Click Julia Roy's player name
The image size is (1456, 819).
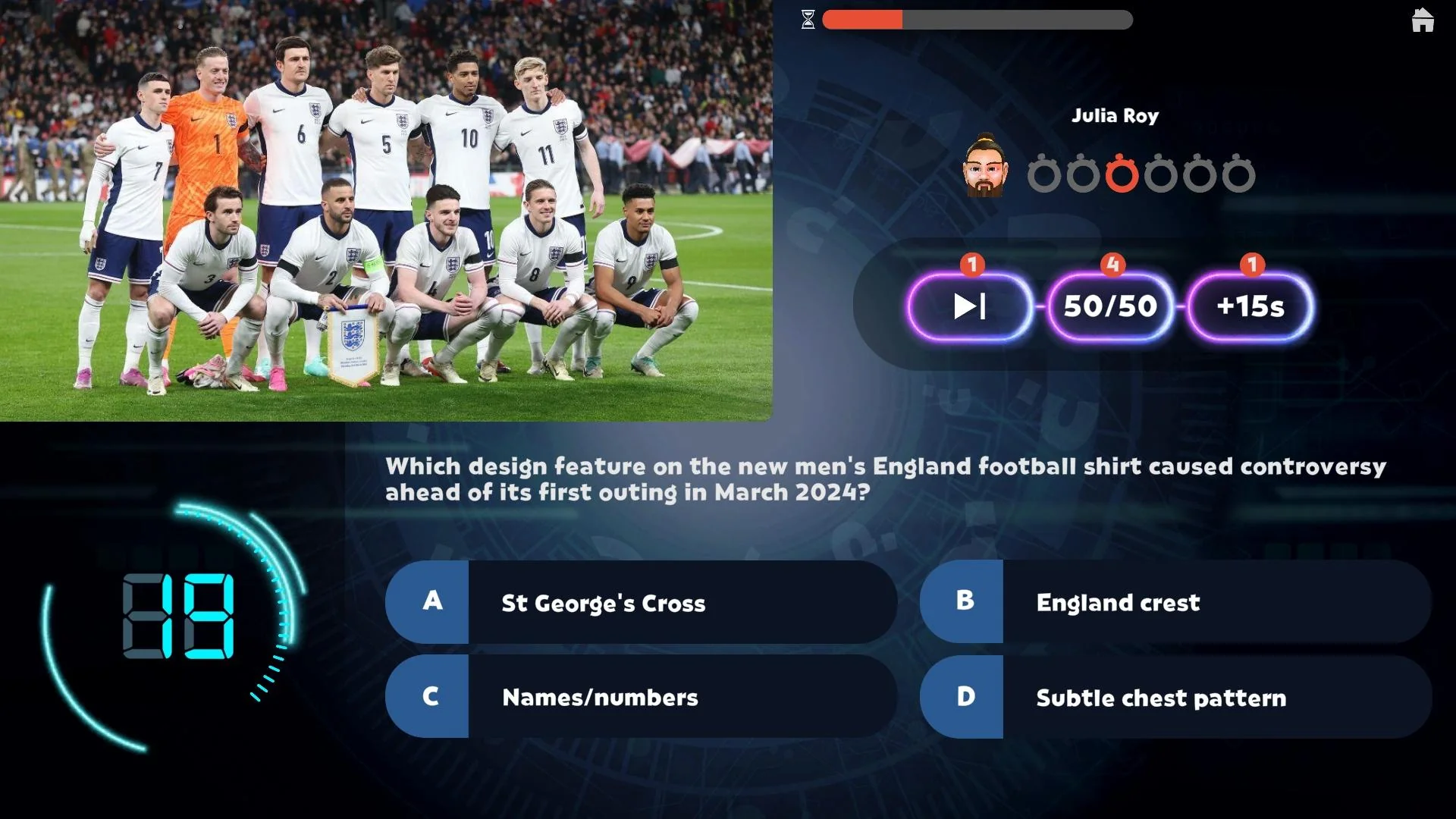point(1115,115)
